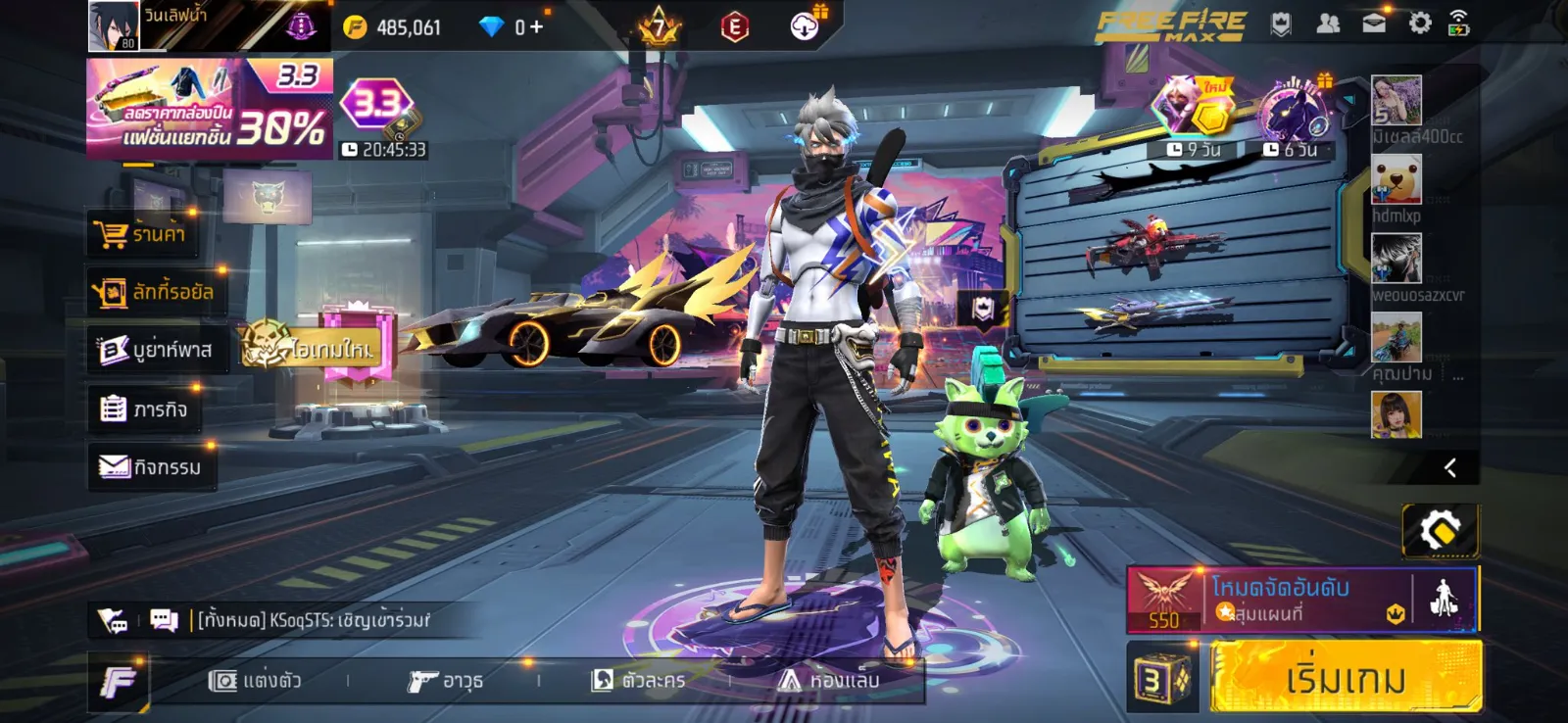Switch to the ห้องแล็บ lab tab
This screenshot has height=723, width=1568.
(829, 680)
